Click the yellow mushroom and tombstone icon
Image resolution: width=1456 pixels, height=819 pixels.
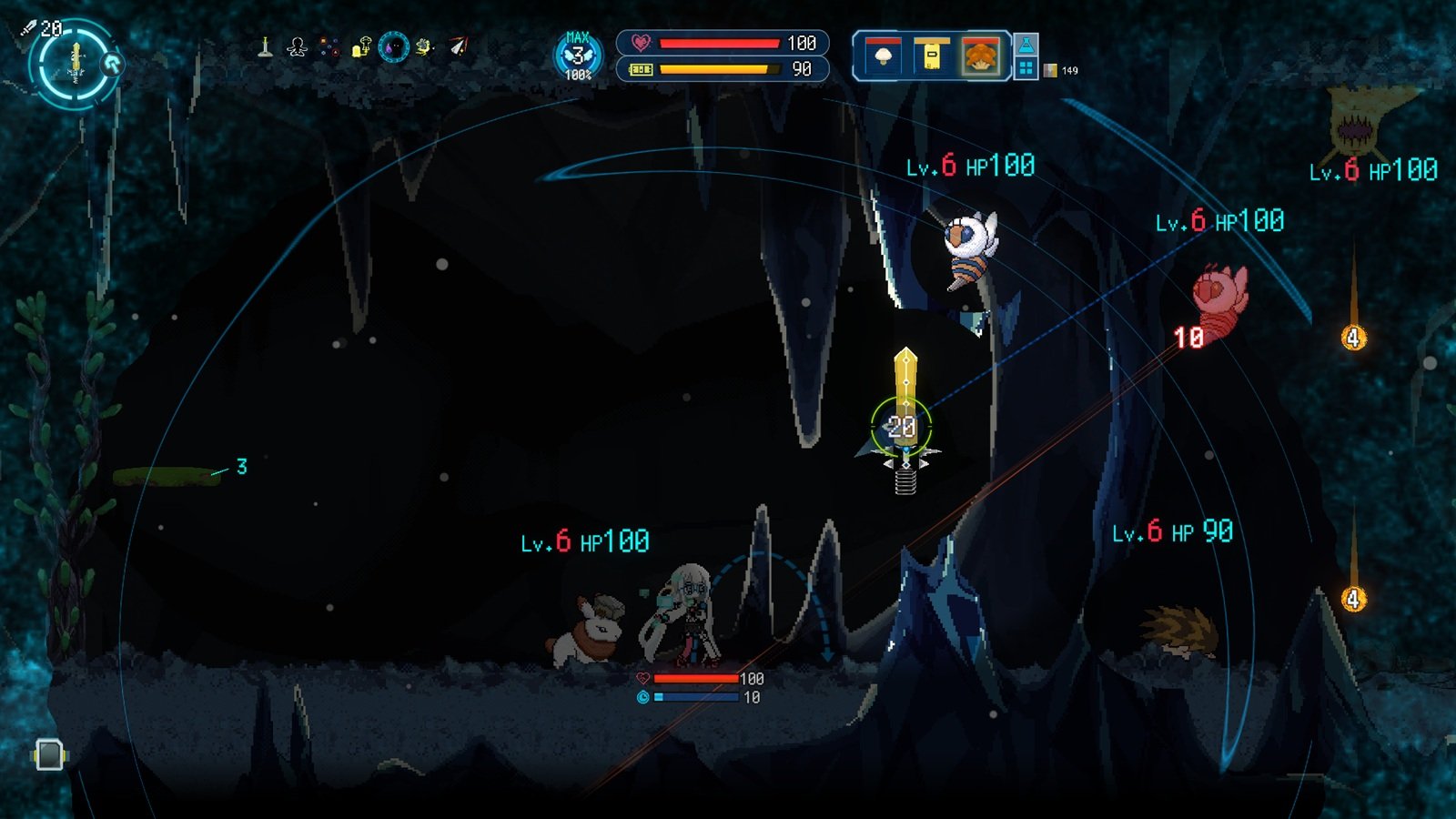coord(361,46)
